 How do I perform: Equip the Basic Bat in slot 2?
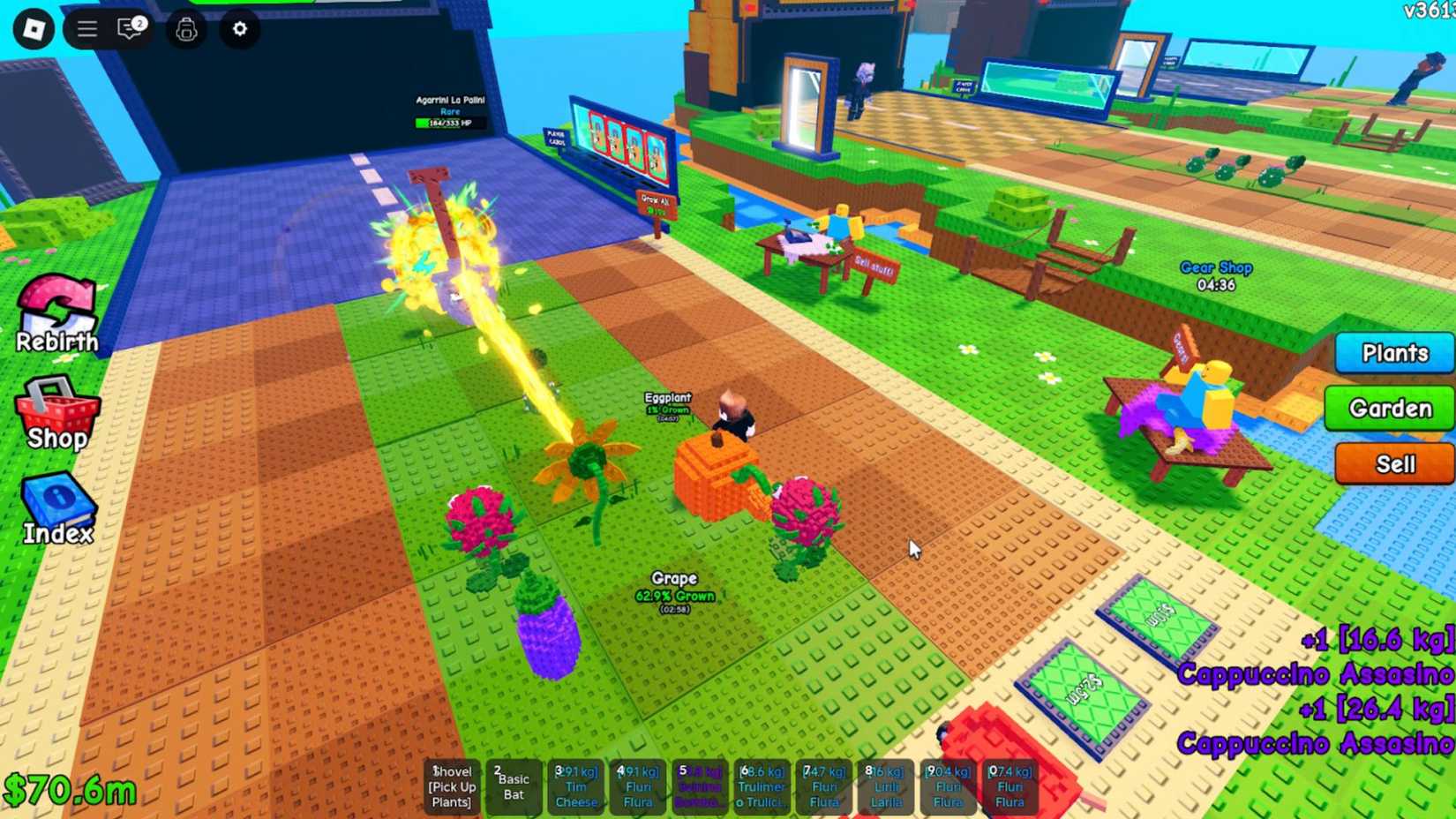(514, 785)
